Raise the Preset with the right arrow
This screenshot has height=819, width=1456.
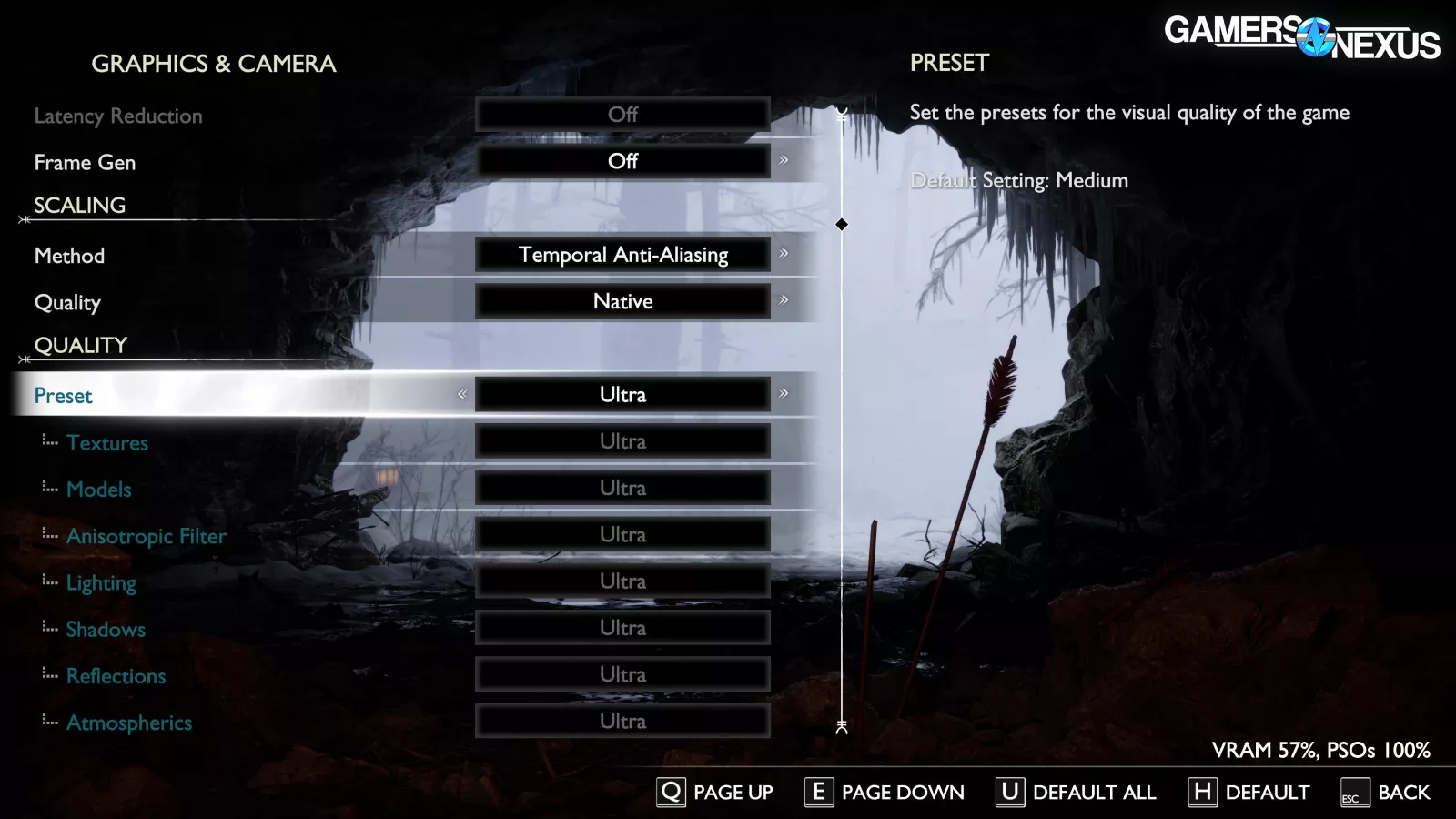[x=784, y=394]
